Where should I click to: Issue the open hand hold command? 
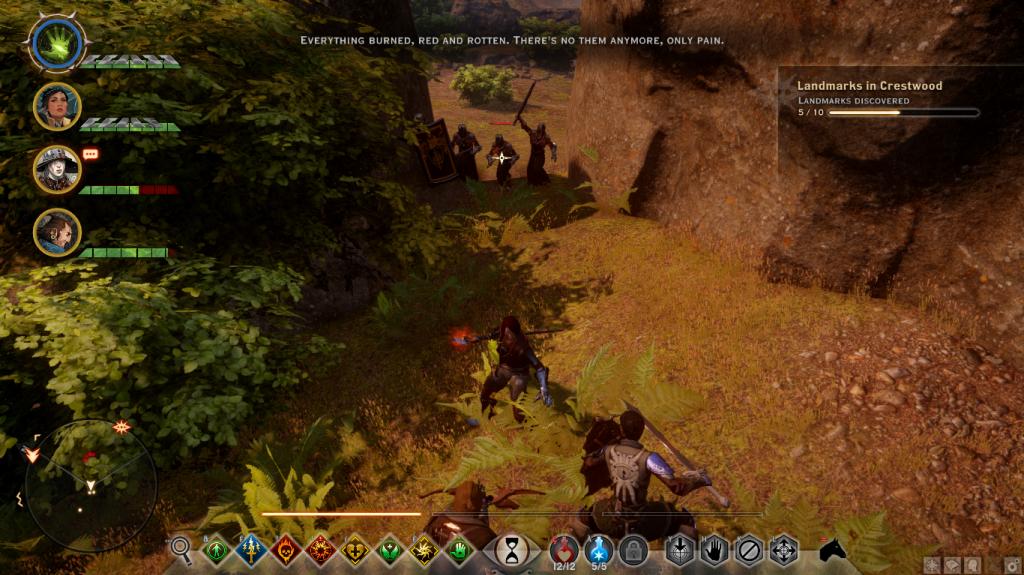pyautogui.click(x=714, y=549)
